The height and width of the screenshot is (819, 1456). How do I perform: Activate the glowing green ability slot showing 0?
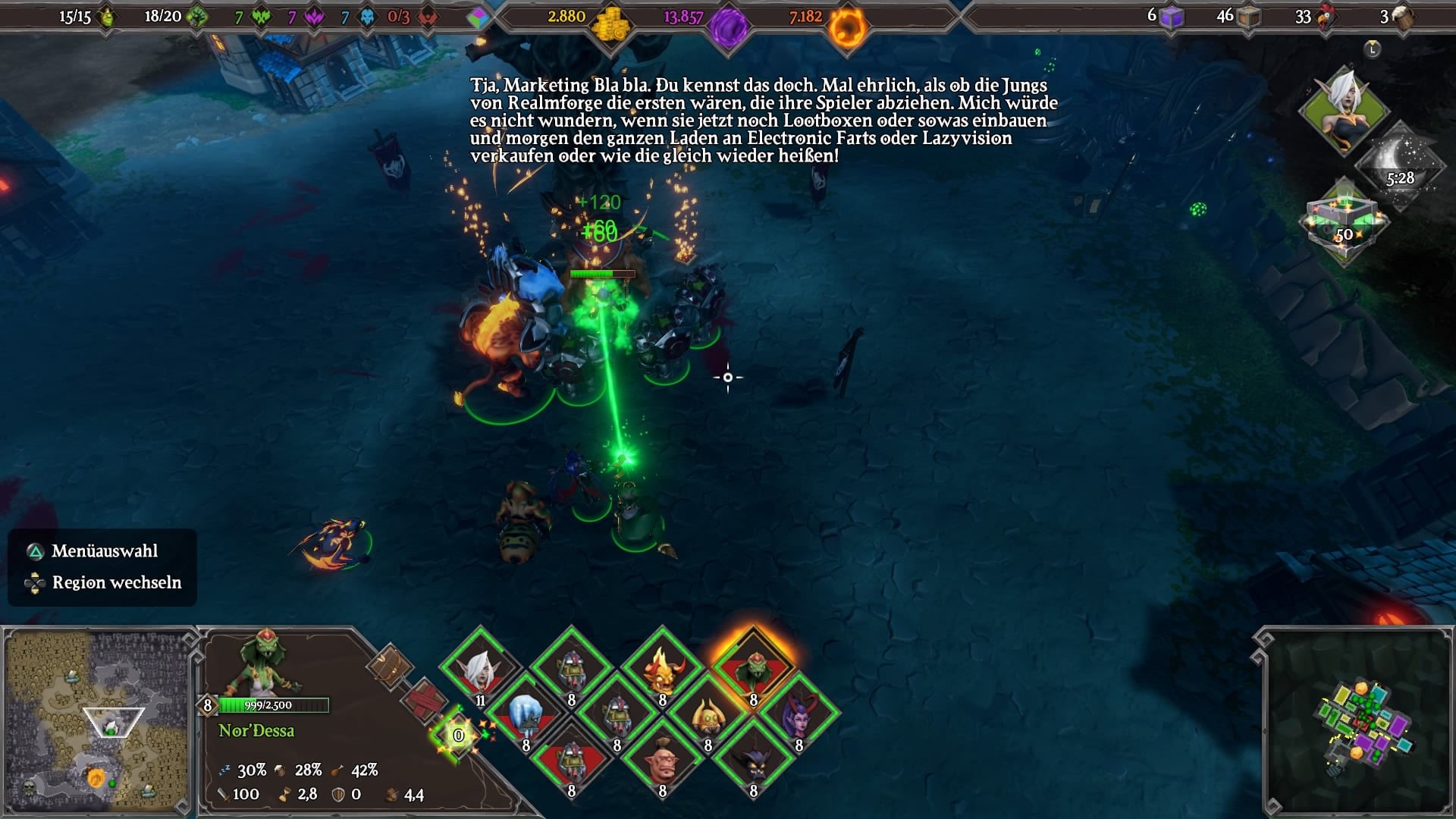click(458, 735)
